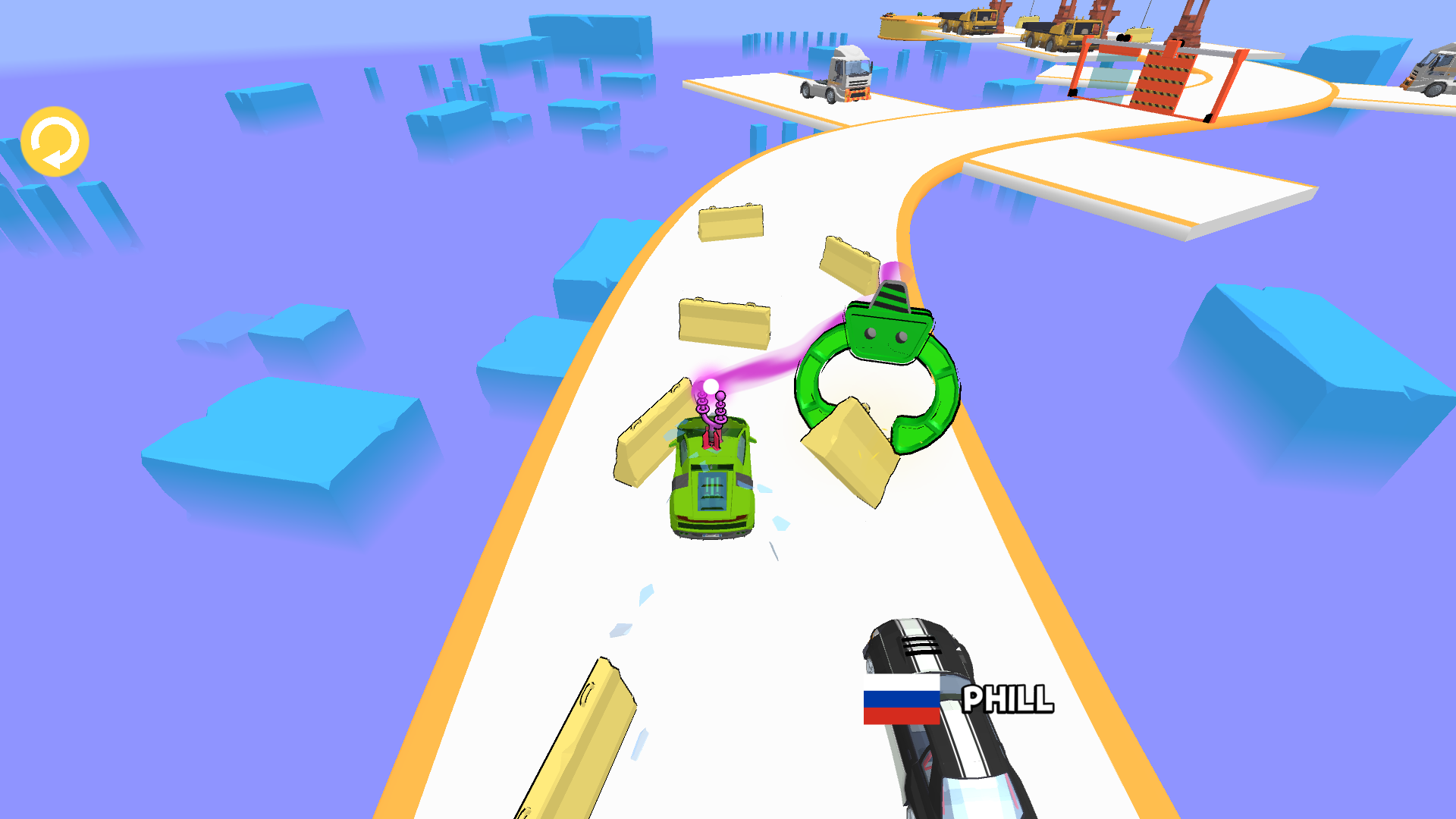Image resolution: width=1456 pixels, height=819 pixels.
Task: Tap the restart level icon
Action: [x=55, y=141]
